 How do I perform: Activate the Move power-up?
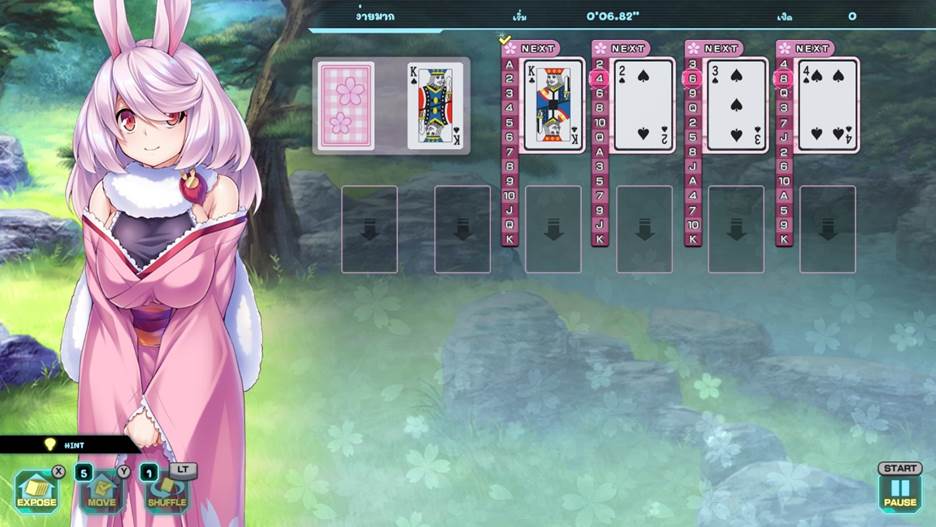coord(102,491)
